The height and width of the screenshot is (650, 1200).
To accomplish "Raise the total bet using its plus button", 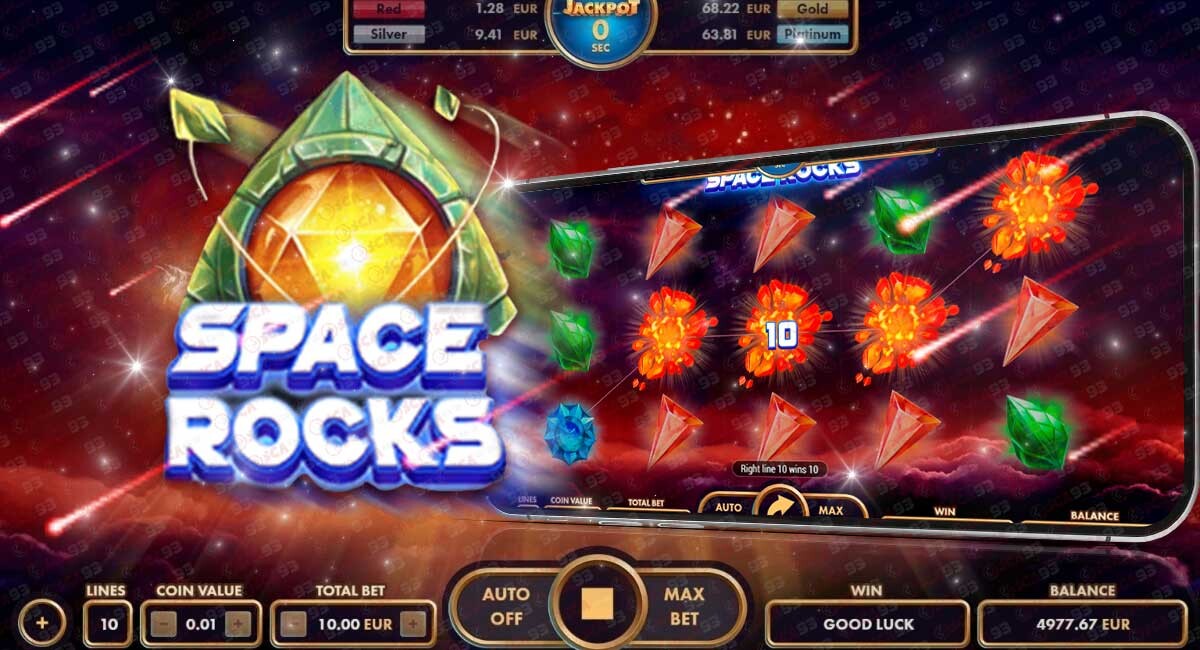I will pyautogui.click(x=412, y=625).
